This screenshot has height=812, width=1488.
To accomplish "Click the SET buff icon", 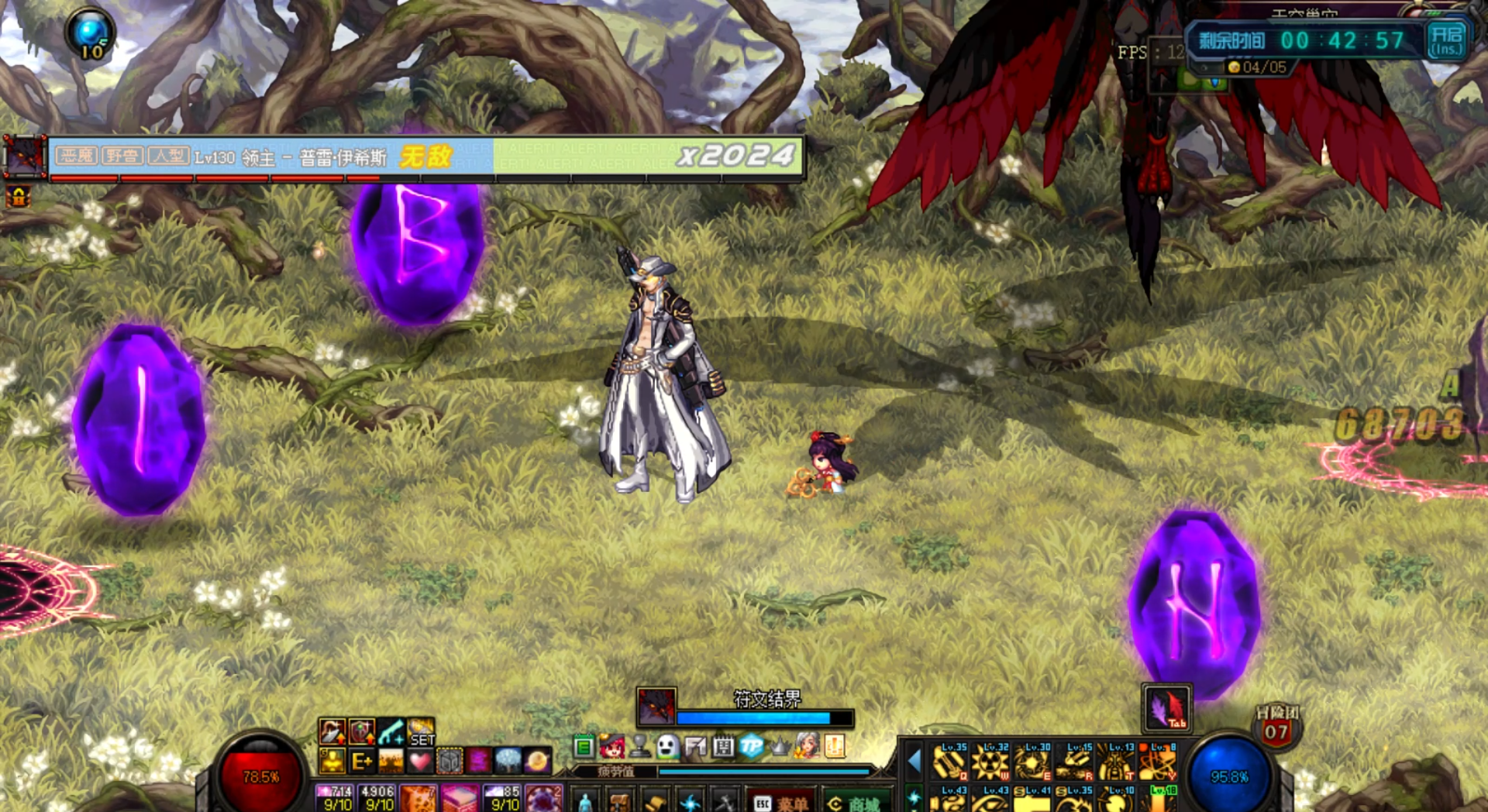I will (421, 732).
